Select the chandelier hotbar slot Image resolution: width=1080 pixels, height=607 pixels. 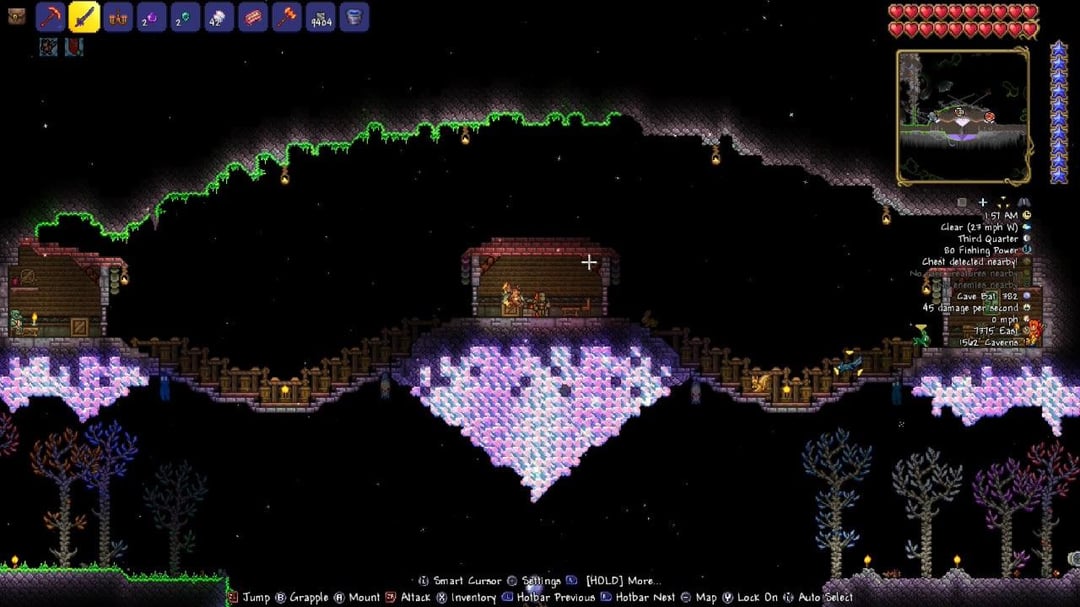[x=118, y=17]
